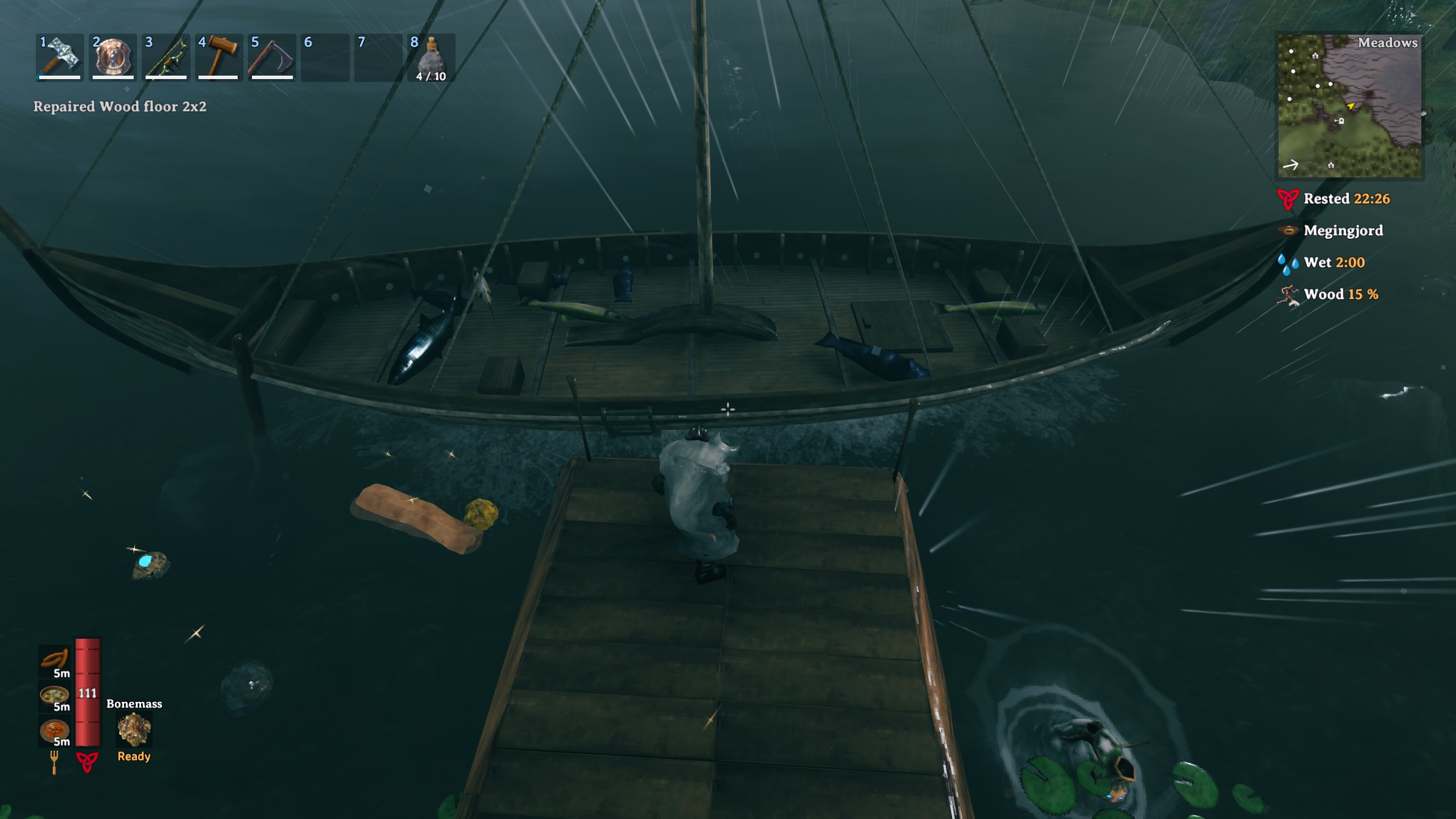Click the Meadows biome label on minimap
The height and width of the screenshot is (819, 1456).
[1388, 43]
